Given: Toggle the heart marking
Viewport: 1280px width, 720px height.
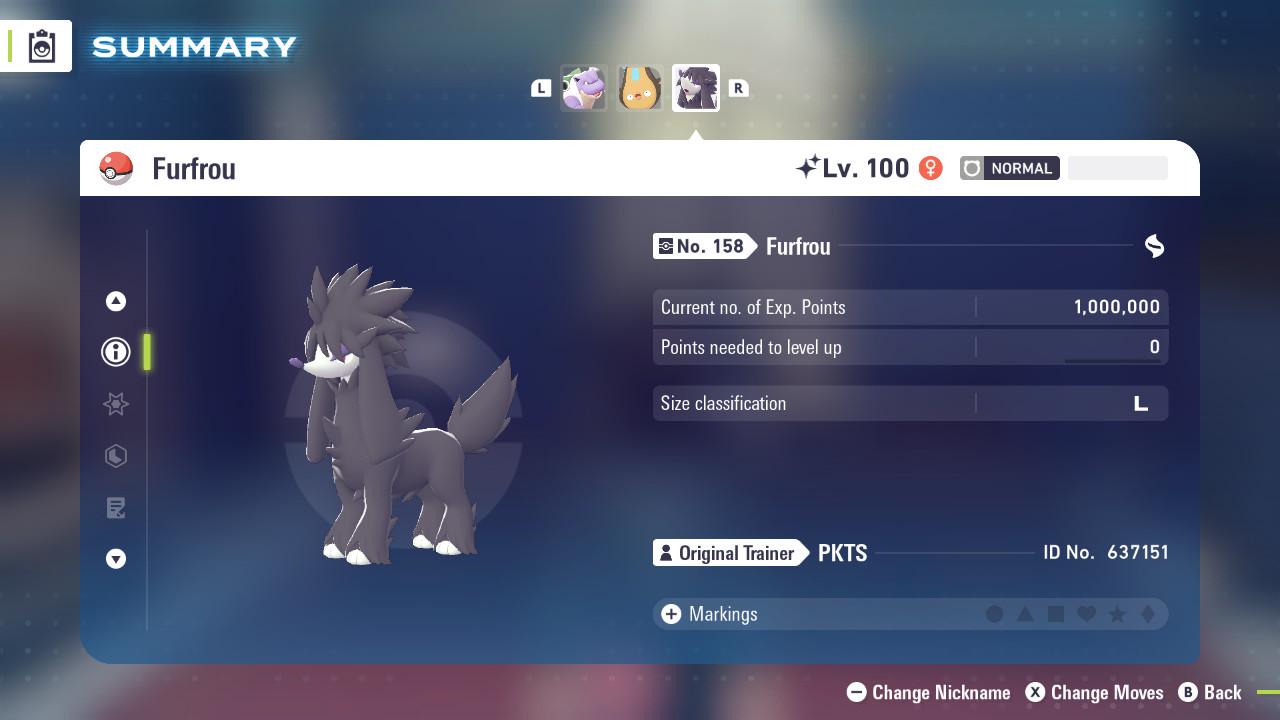Looking at the screenshot, I should pos(1086,614).
